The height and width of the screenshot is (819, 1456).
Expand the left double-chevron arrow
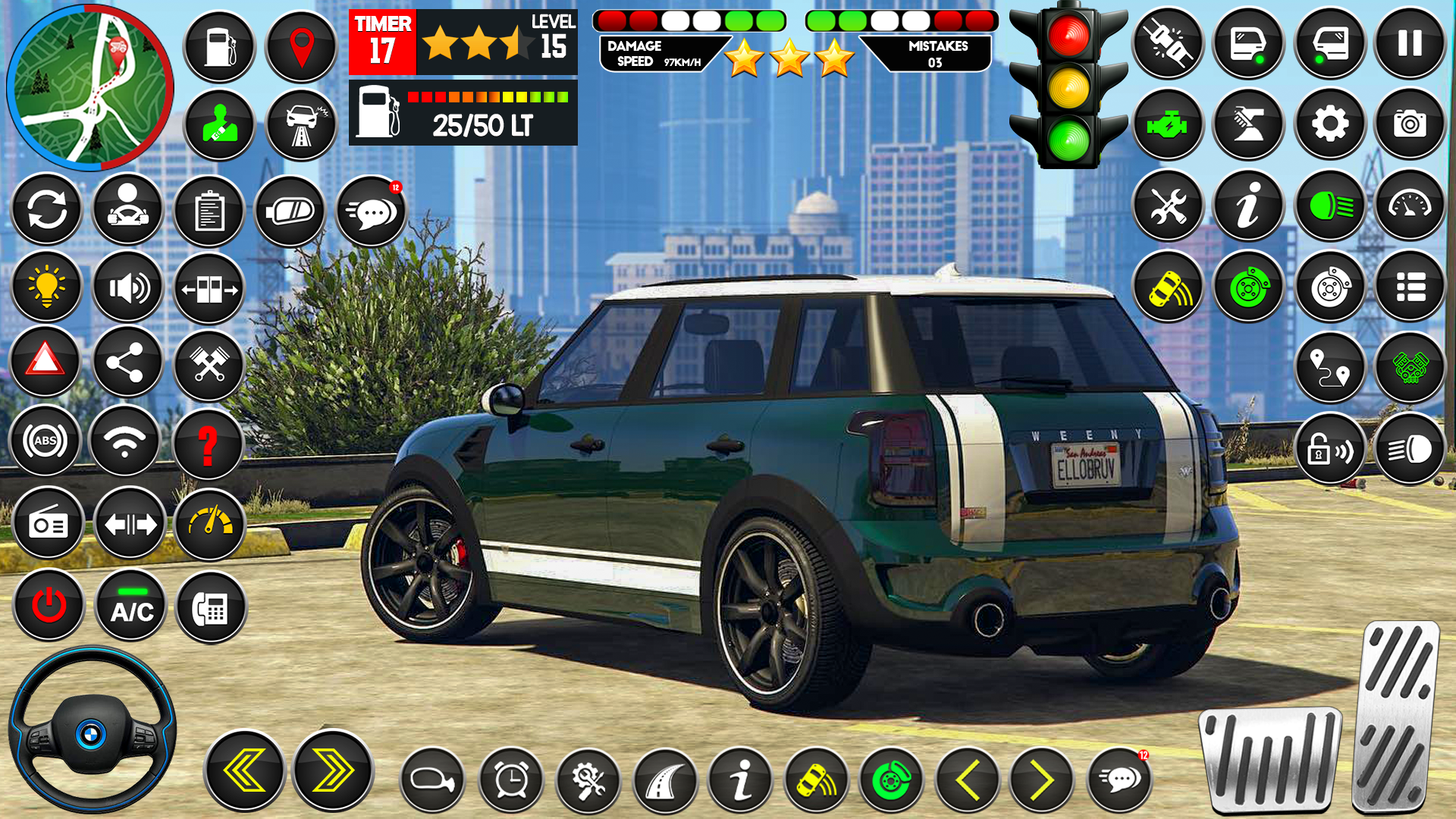tap(243, 770)
